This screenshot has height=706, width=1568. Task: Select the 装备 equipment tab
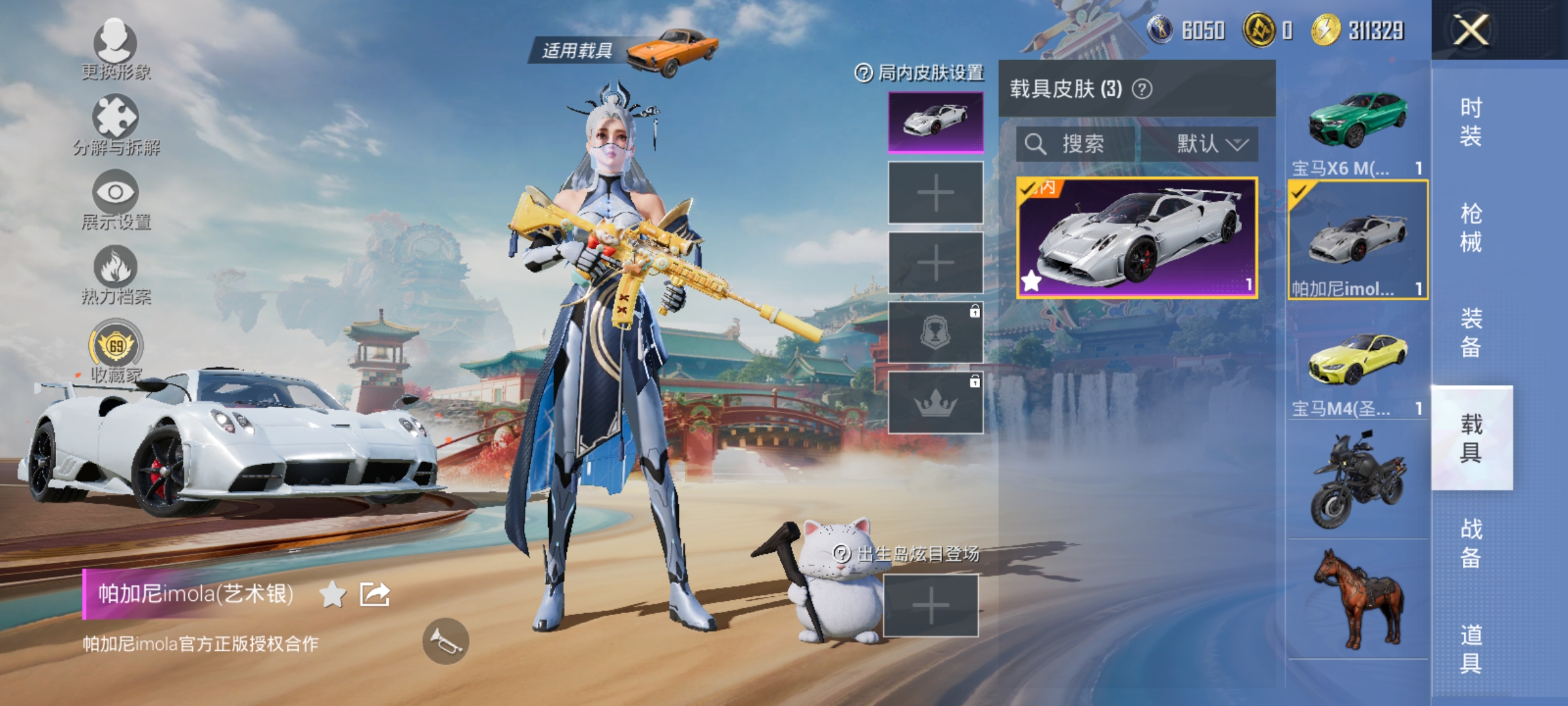(x=1471, y=332)
